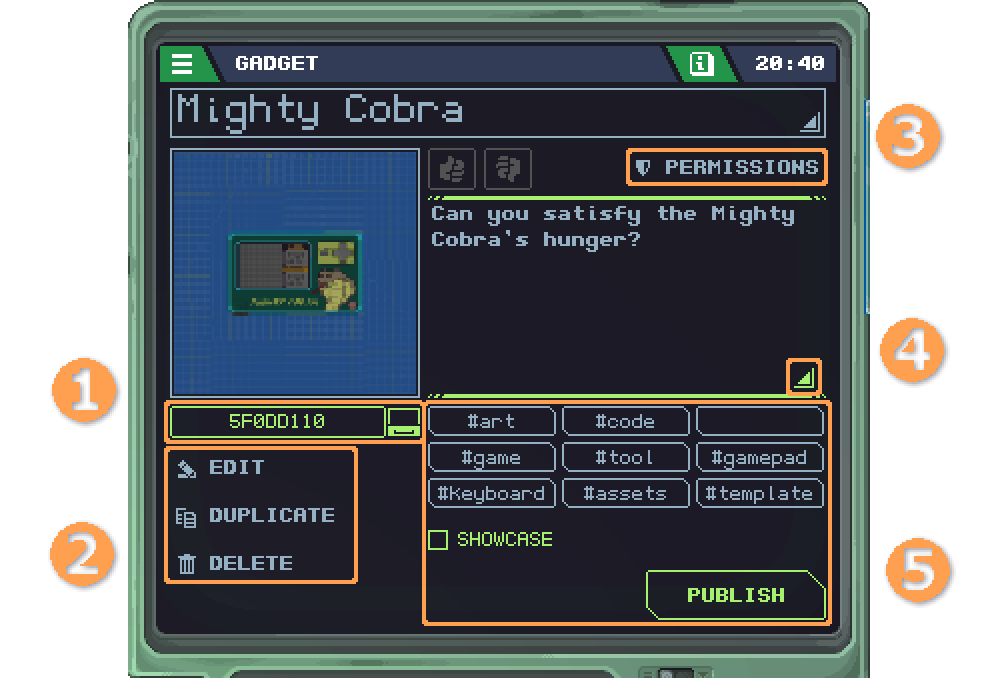Choose Edit for this gadget

(236, 468)
